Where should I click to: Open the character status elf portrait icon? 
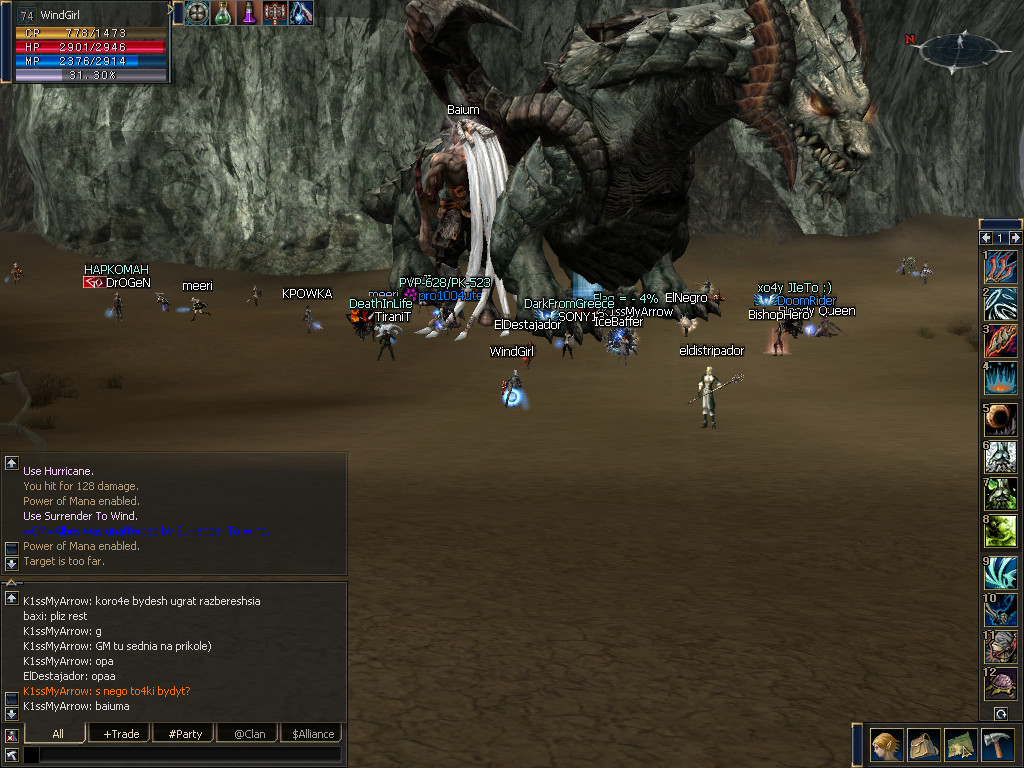(x=887, y=745)
